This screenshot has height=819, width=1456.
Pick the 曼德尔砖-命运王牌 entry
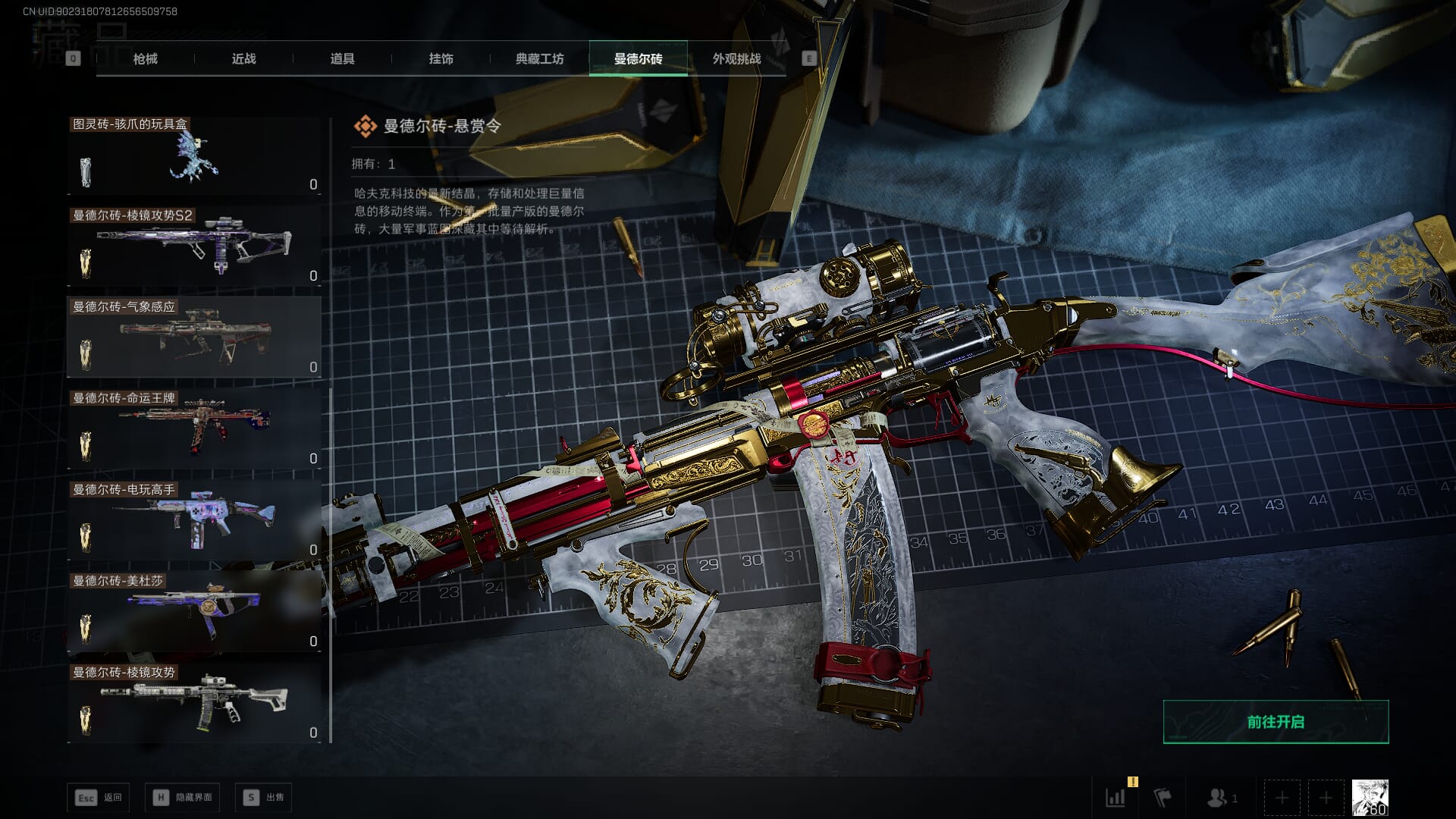pyautogui.click(x=194, y=430)
